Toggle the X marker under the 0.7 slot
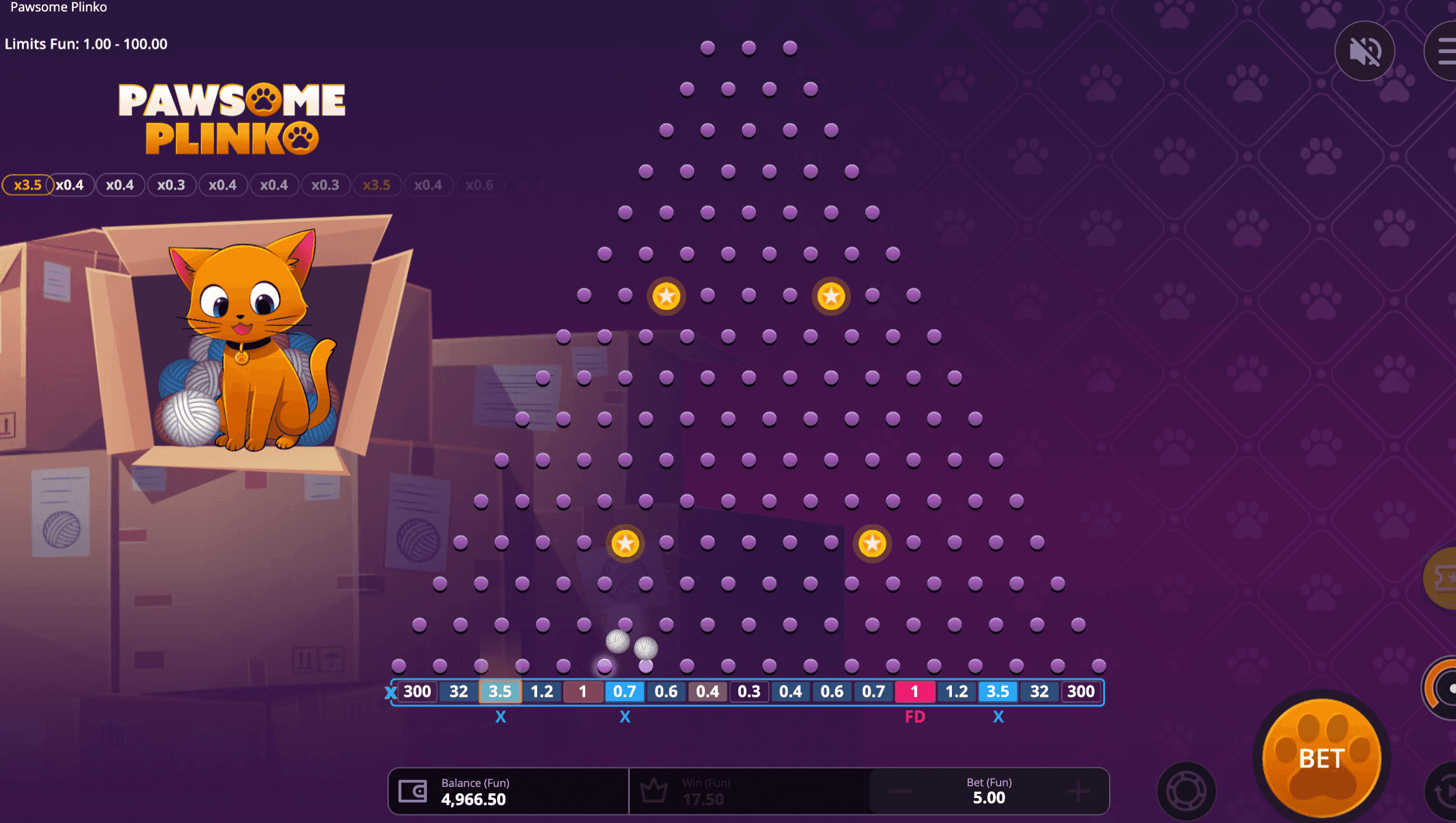 [624, 717]
